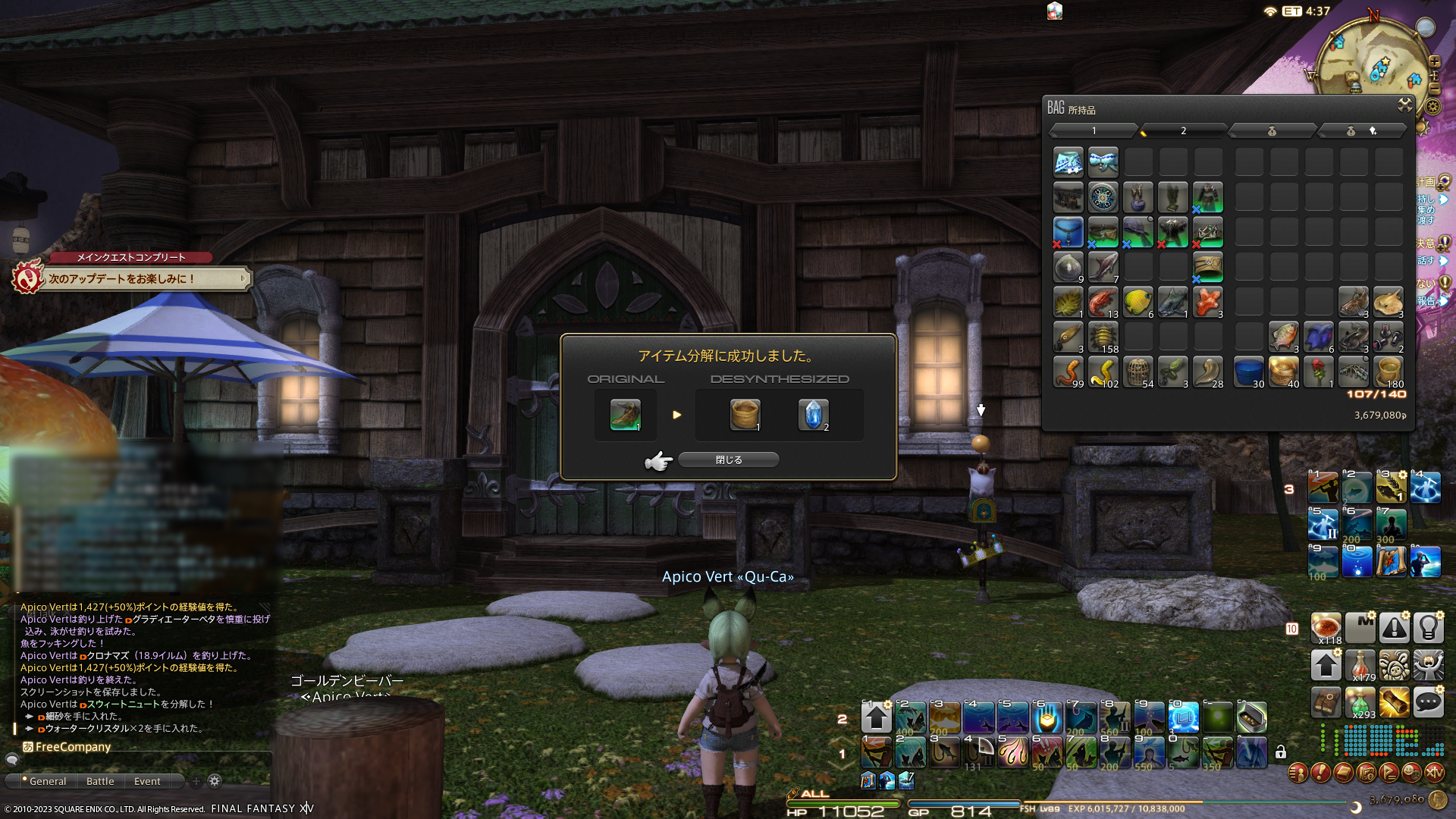Click the desynthesized sand pouch icon
Viewport: 1456px width, 819px height.
click(x=745, y=415)
